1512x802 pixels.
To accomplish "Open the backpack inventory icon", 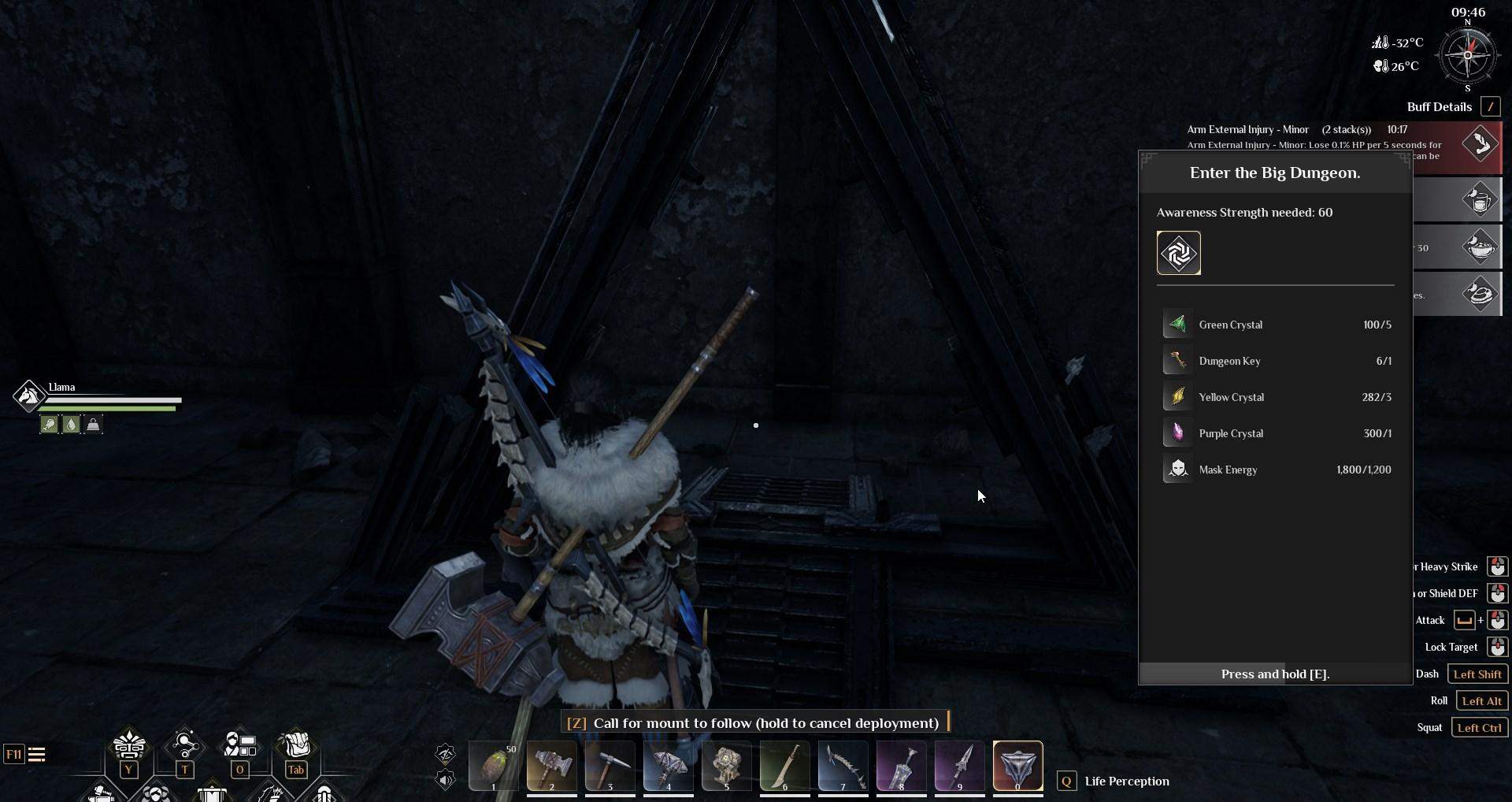I will [x=296, y=744].
